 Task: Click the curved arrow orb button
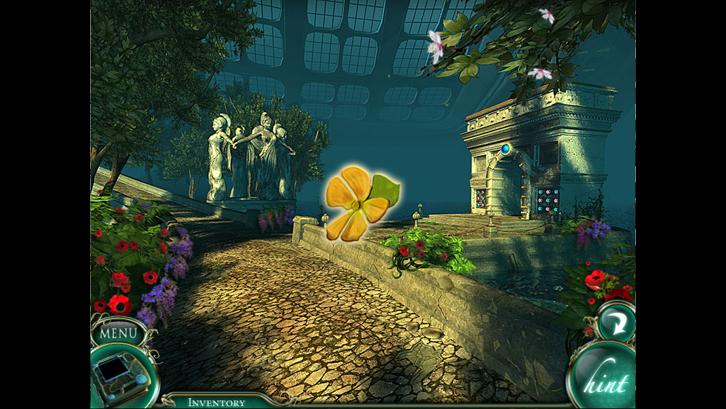pyautogui.click(x=615, y=321)
